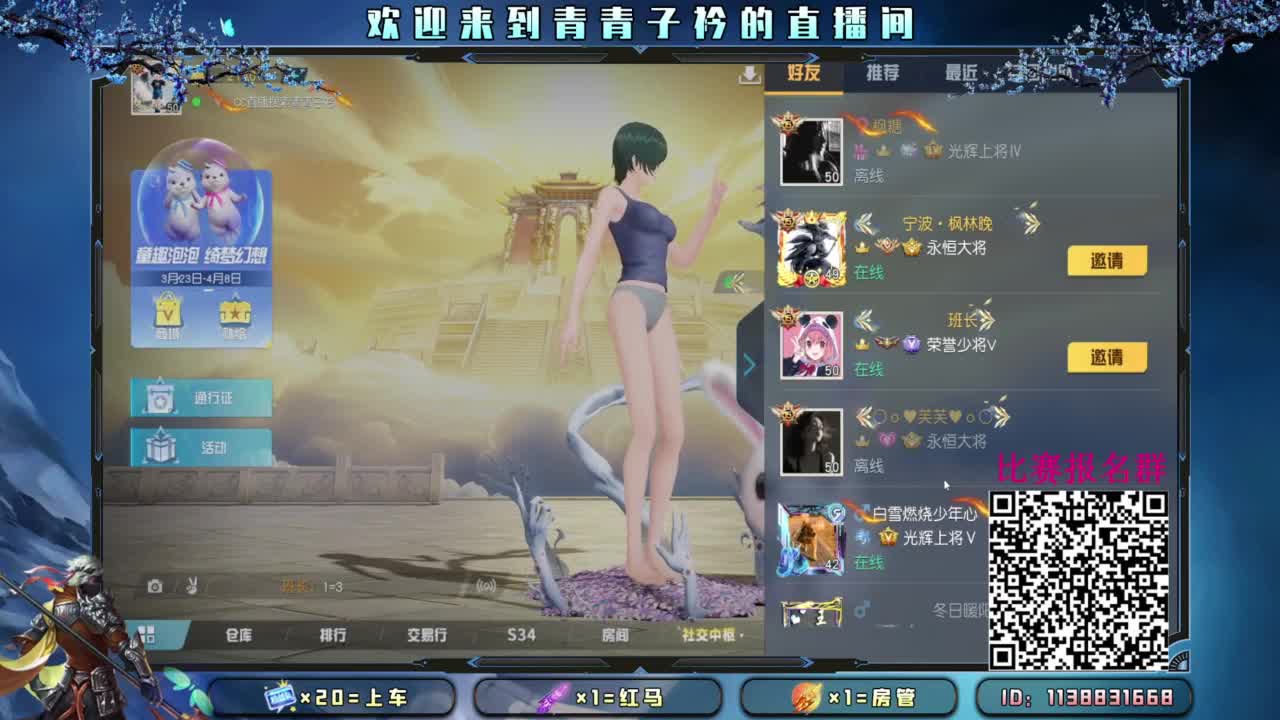
Task: Open the 通行证 pass shield icon
Action: click(x=159, y=398)
